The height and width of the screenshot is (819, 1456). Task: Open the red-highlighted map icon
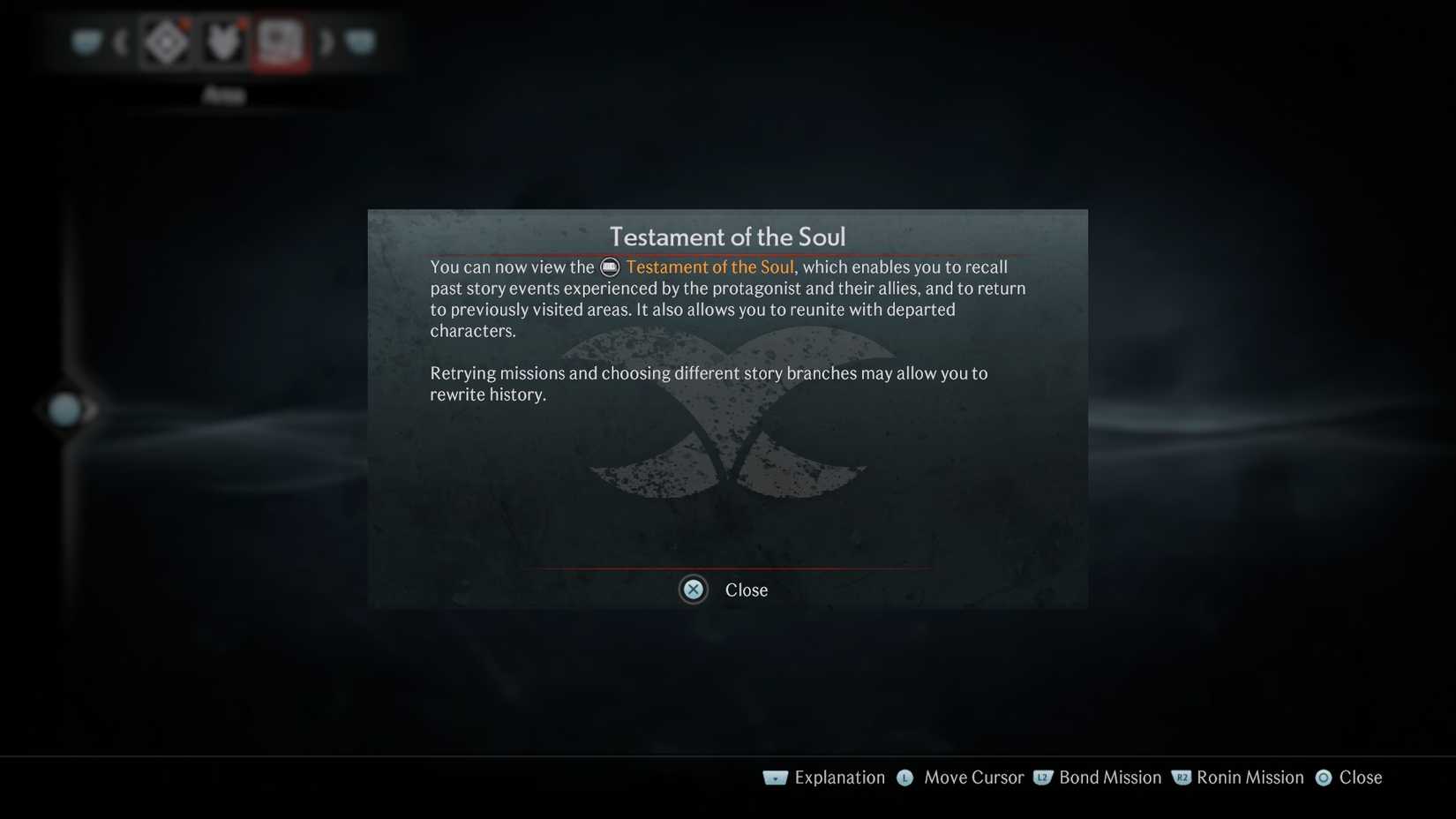280,41
